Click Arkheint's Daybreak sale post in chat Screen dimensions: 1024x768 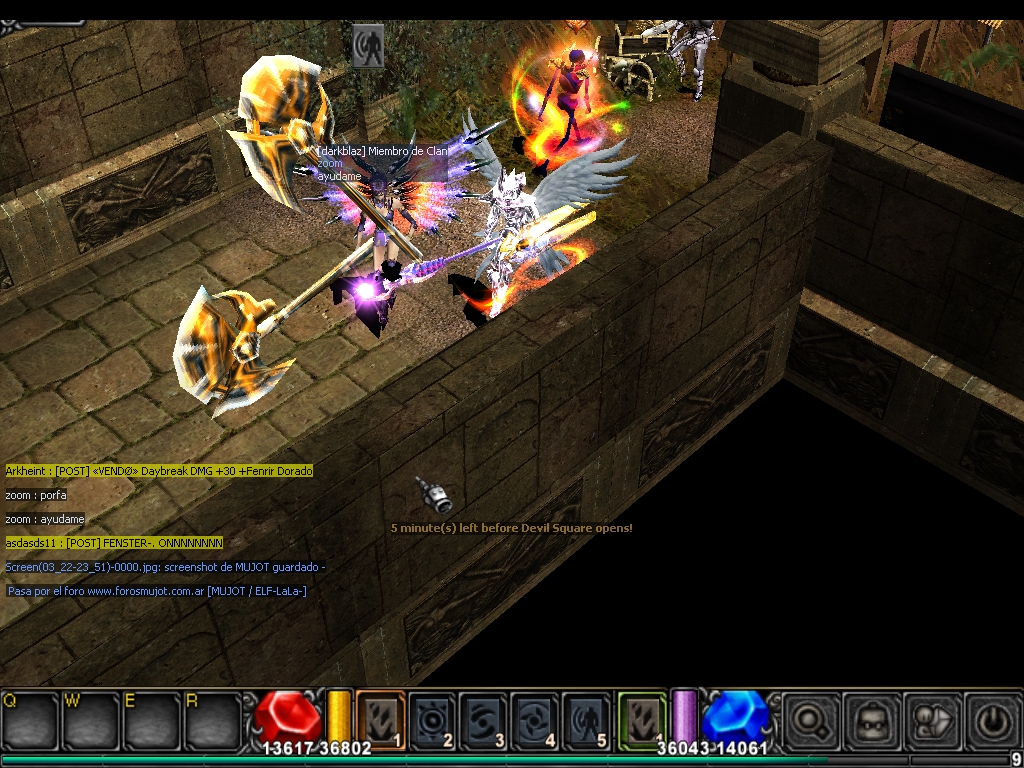(159, 471)
